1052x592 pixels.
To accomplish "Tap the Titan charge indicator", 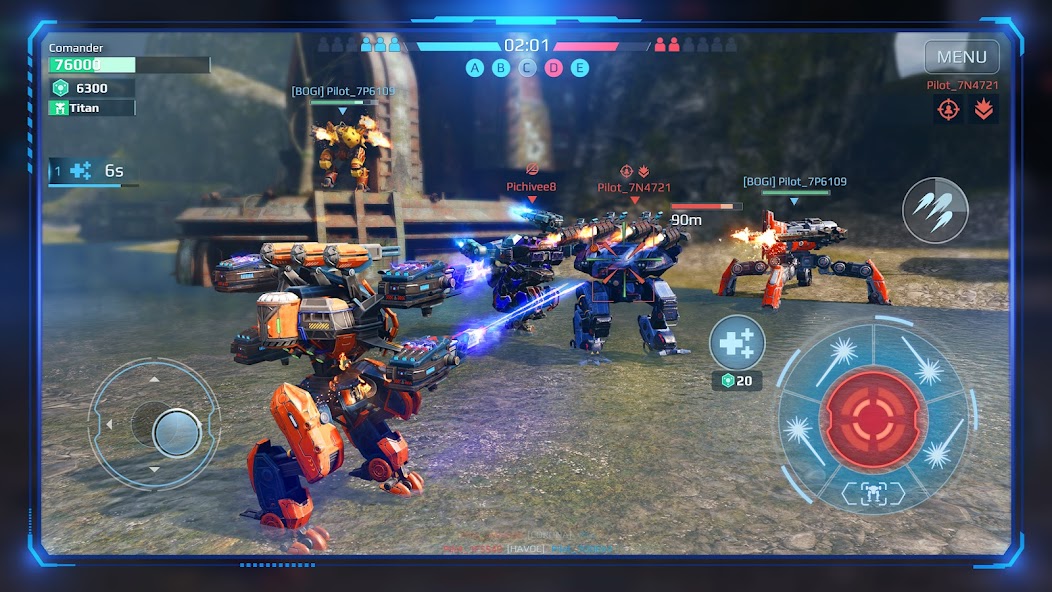I will (x=91, y=108).
